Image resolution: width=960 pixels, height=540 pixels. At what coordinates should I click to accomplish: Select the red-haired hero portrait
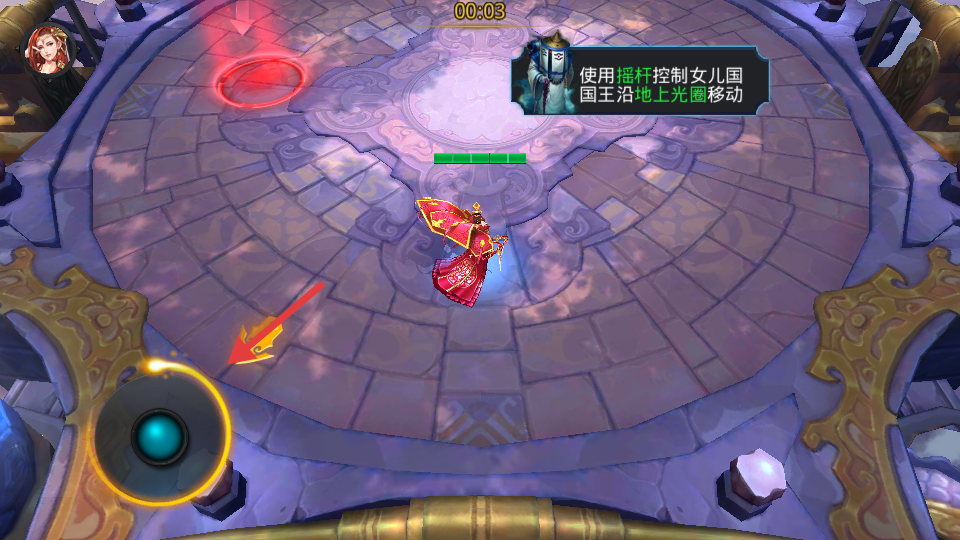pyautogui.click(x=49, y=49)
